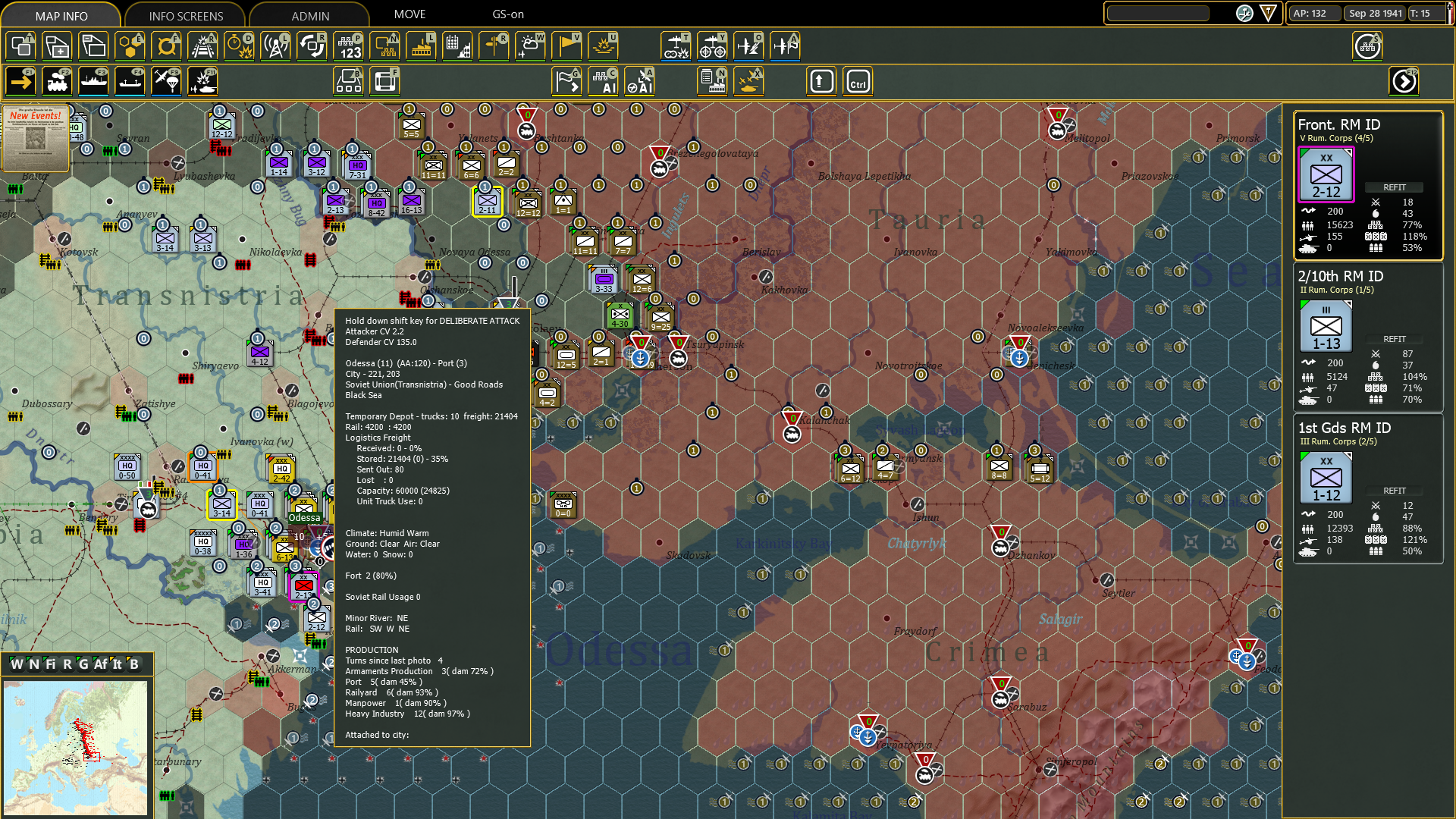Activate amphibious transport mode (F4 icon)

(x=130, y=81)
